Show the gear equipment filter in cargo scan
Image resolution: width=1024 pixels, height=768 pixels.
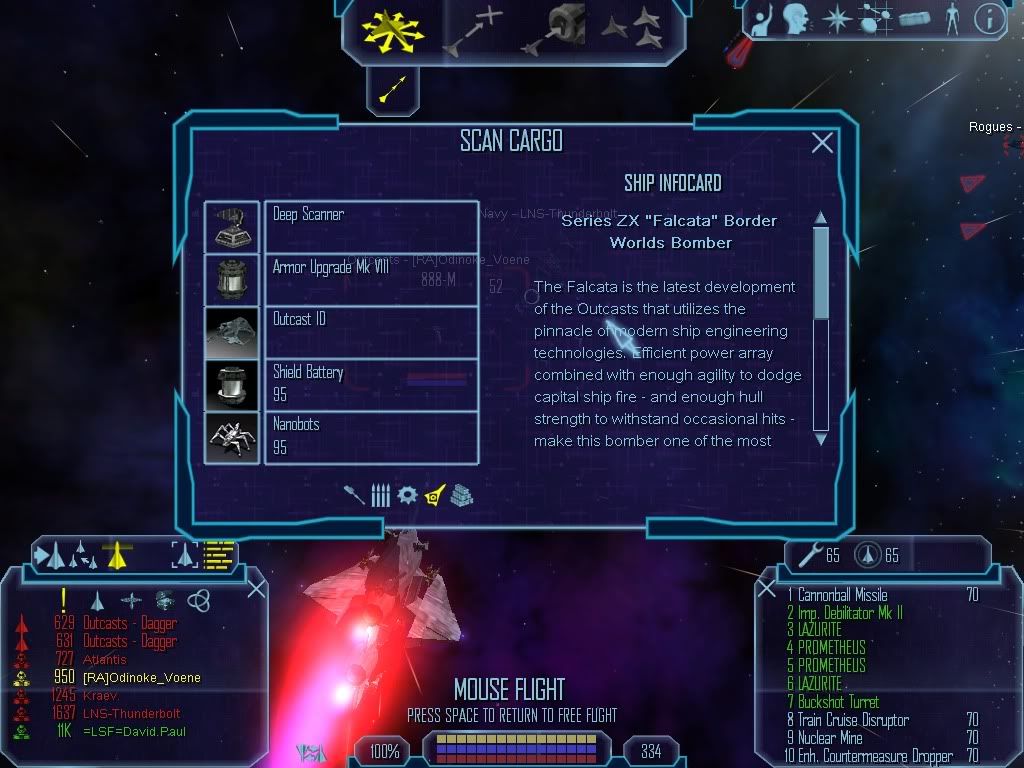(407, 495)
